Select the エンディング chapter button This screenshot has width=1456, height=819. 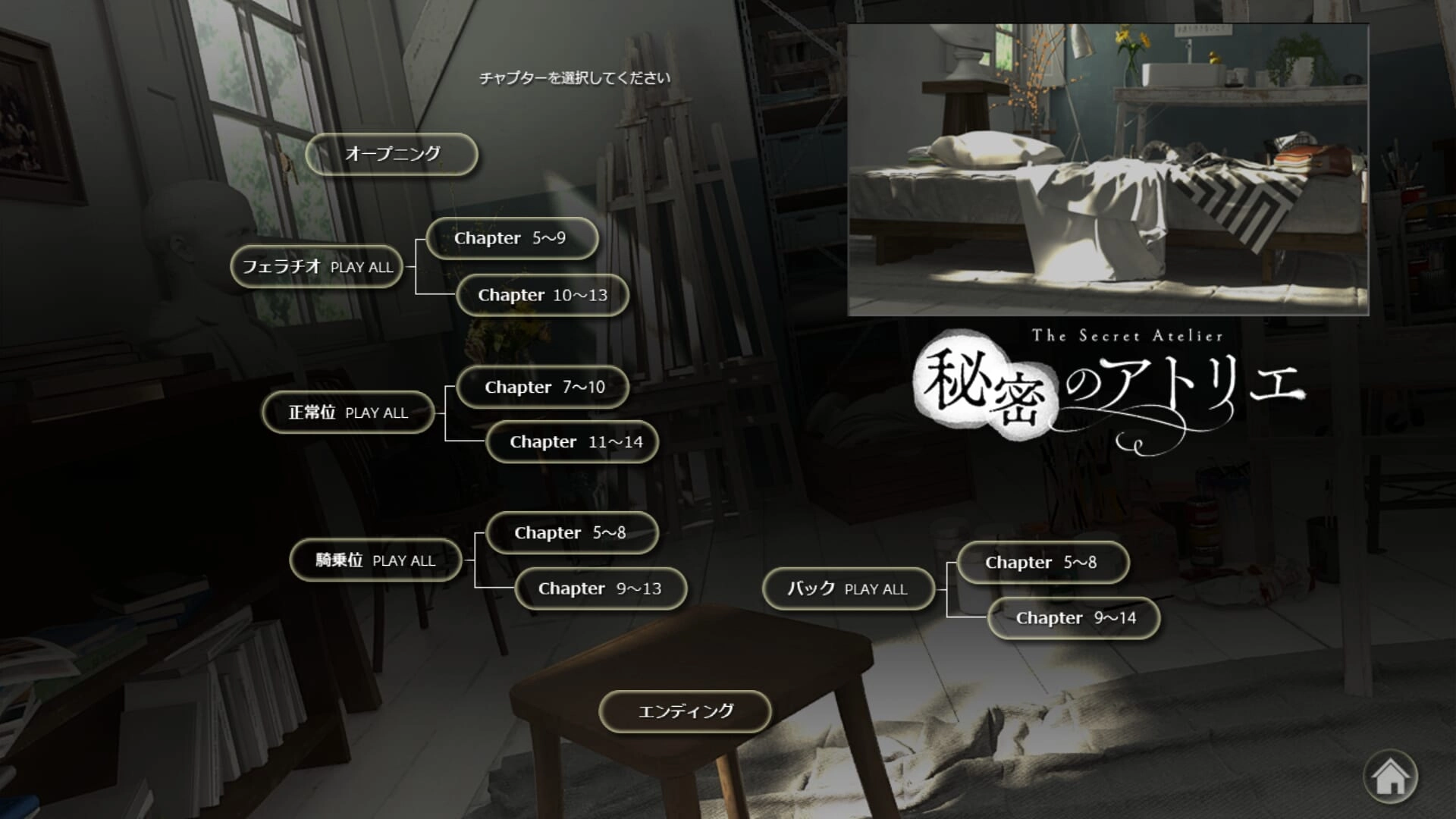pos(685,711)
